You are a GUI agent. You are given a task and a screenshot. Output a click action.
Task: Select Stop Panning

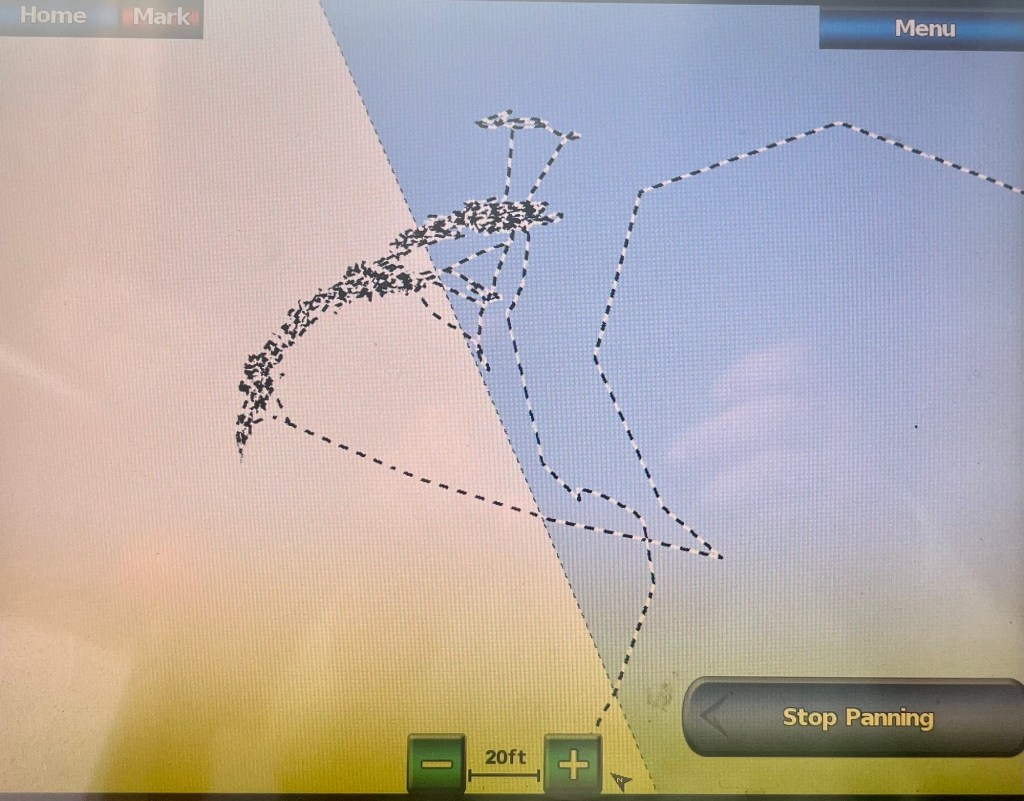coord(856,717)
